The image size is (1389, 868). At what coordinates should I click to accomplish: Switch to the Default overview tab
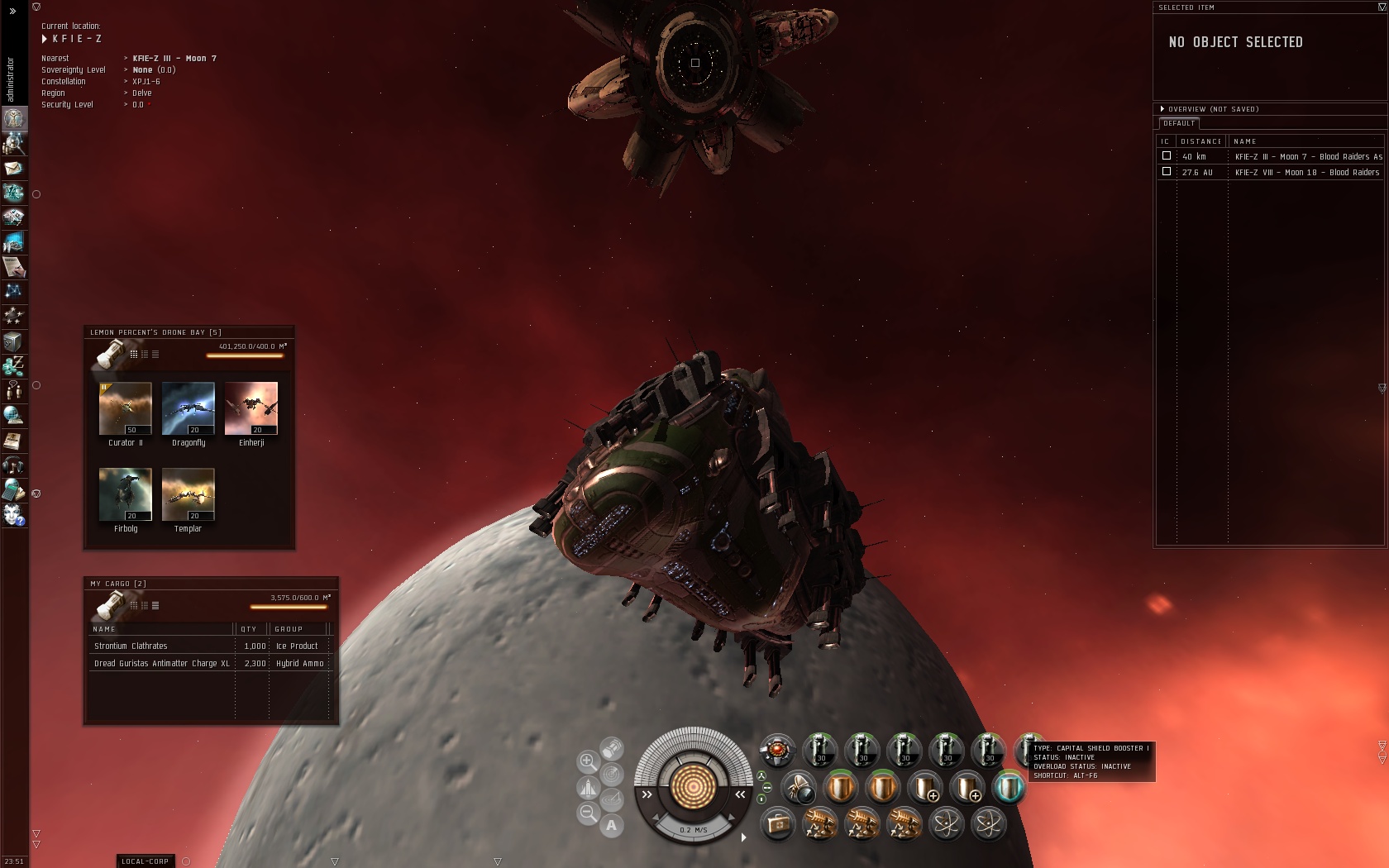[x=1179, y=123]
